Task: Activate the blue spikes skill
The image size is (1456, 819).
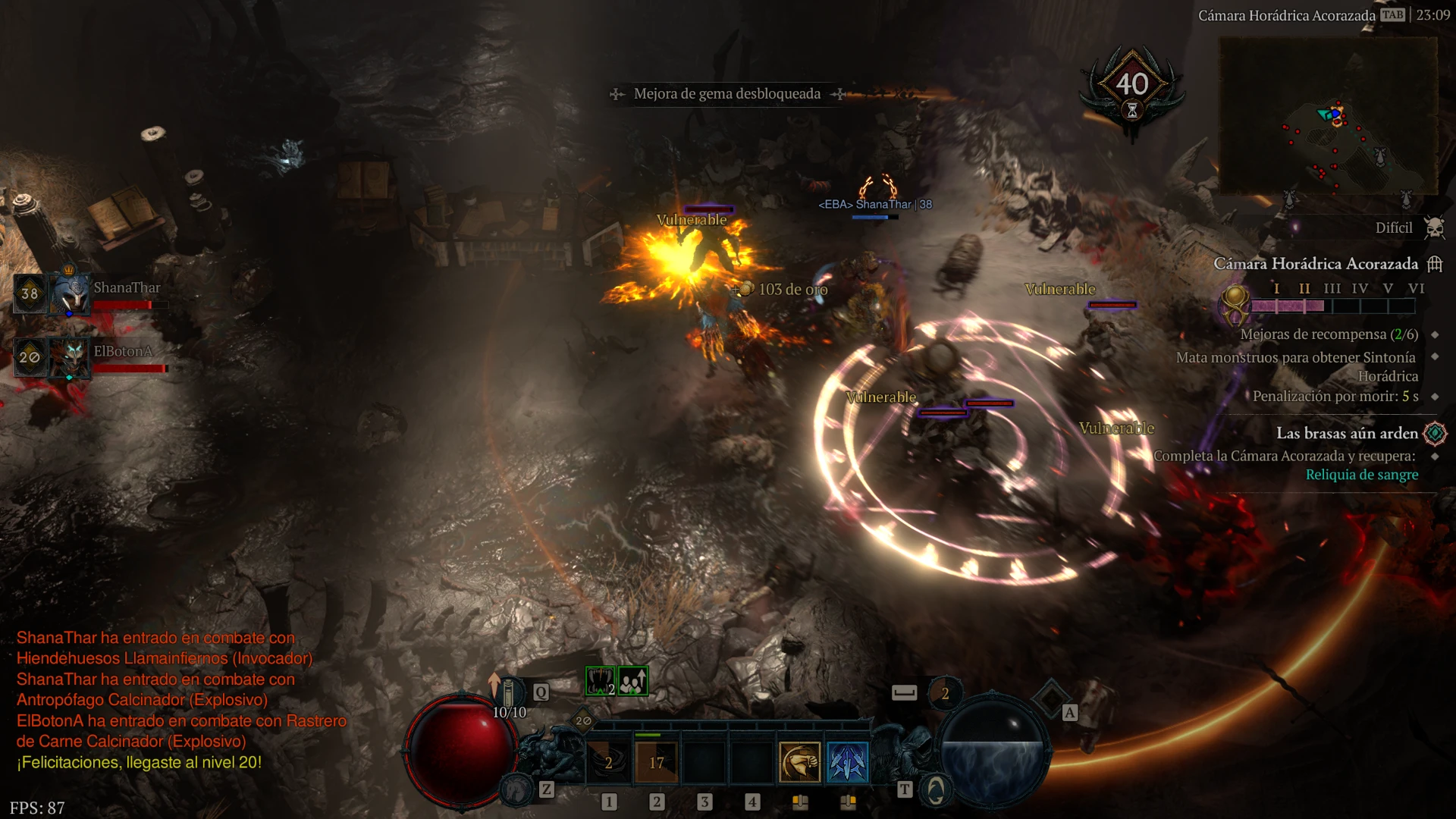Action: [x=847, y=762]
